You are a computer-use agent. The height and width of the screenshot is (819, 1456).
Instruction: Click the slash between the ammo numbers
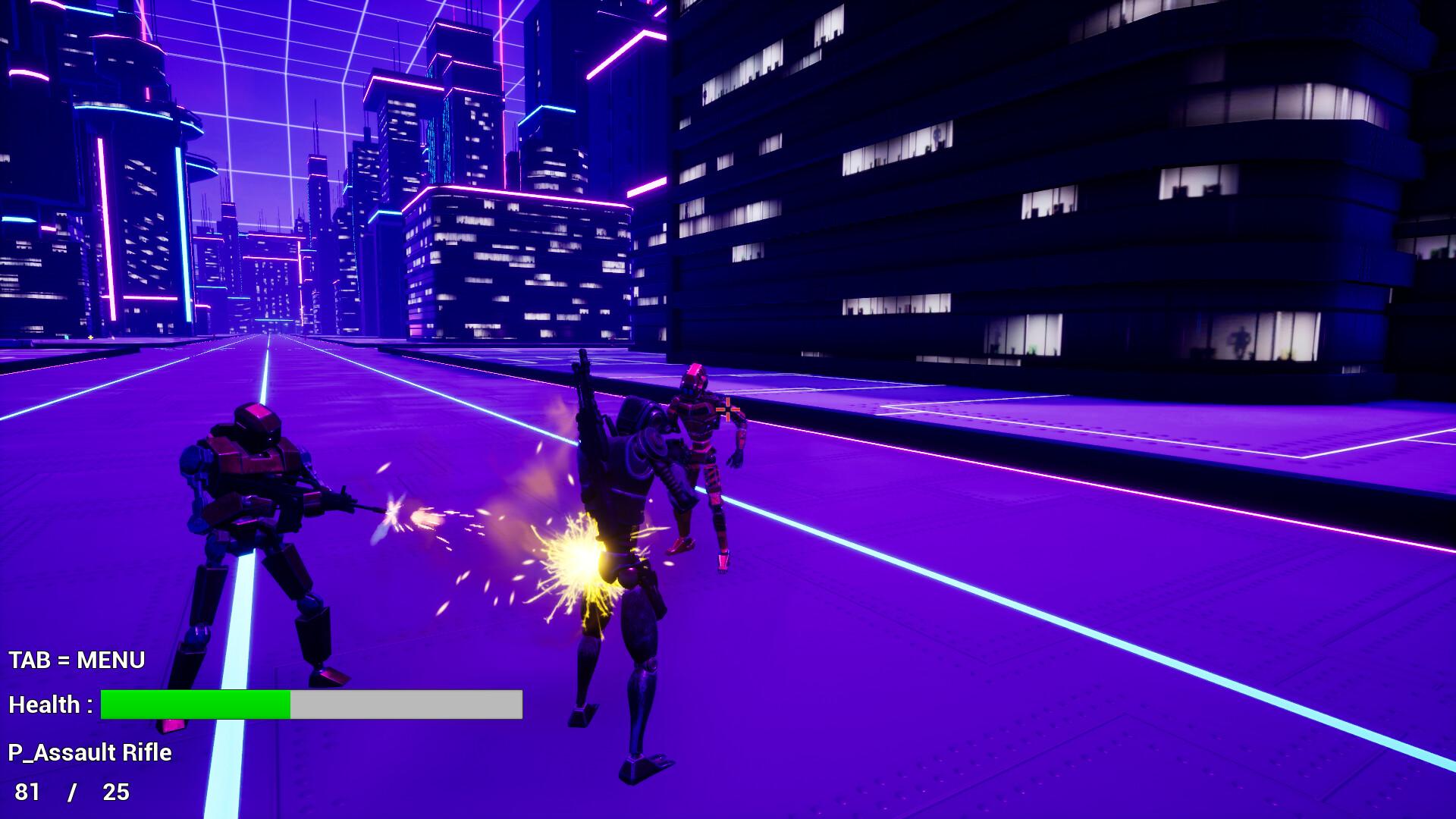(73, 792)
